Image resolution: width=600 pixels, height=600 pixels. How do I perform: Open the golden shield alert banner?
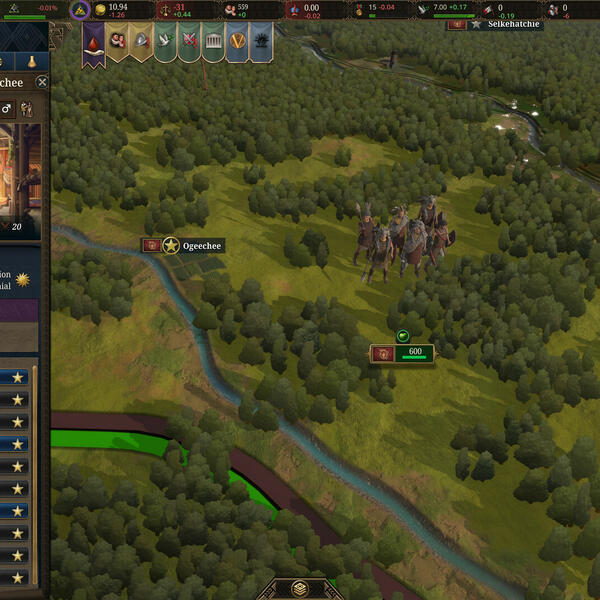coord(237,42)
